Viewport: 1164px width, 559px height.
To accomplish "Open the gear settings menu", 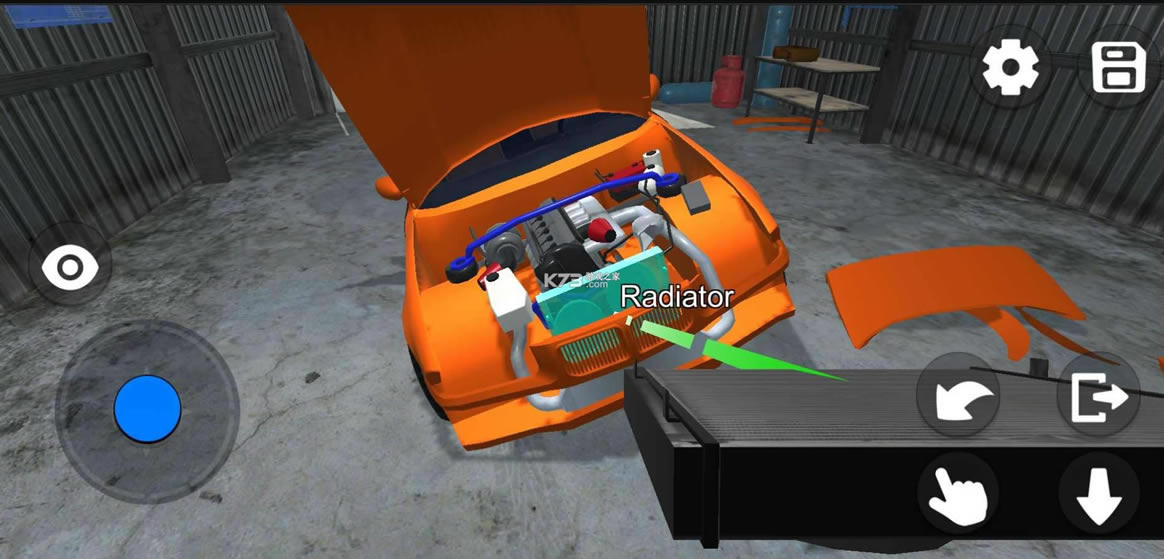I will pos(1011,69).
